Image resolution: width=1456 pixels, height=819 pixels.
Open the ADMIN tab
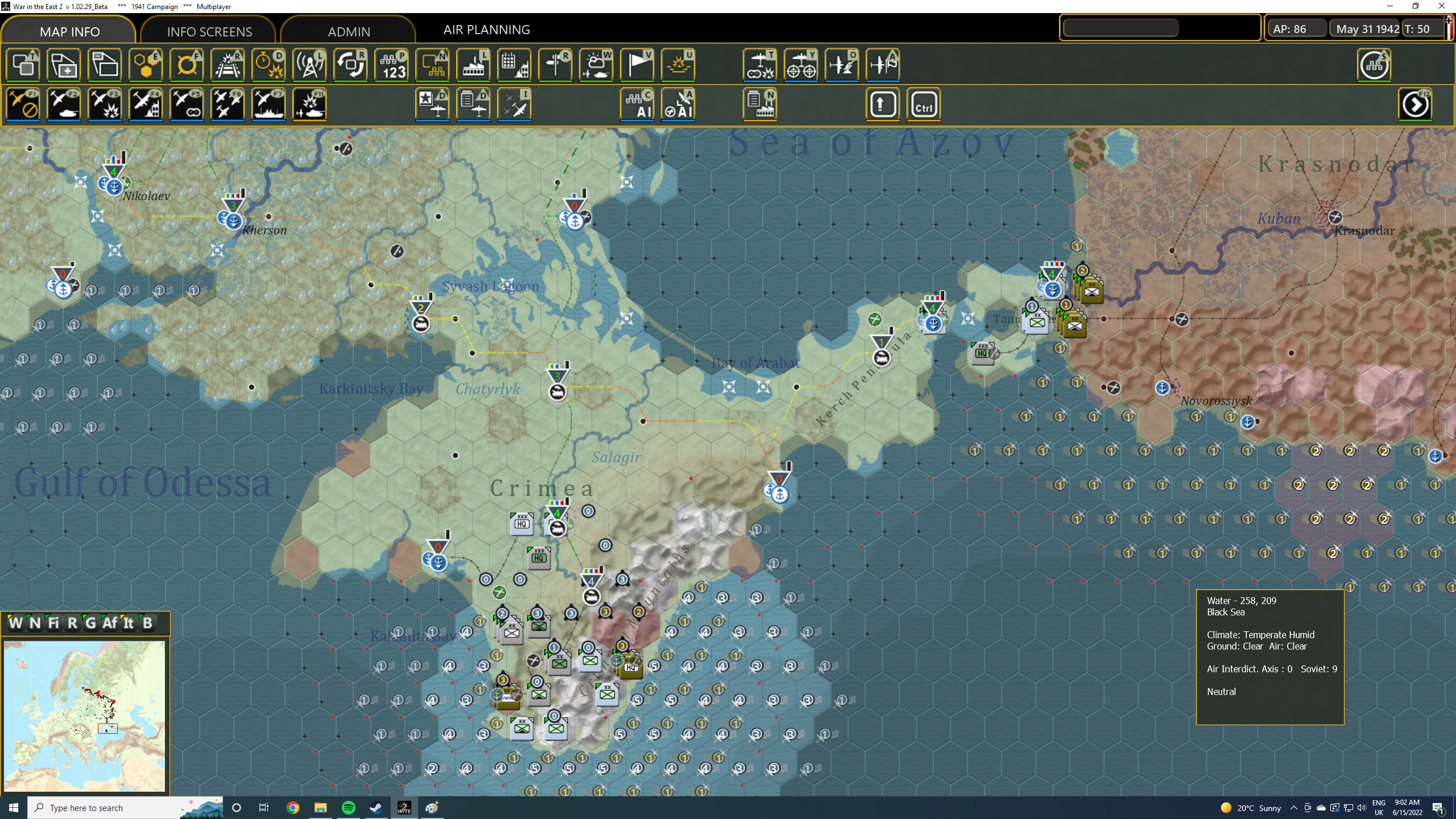[349, 31]
